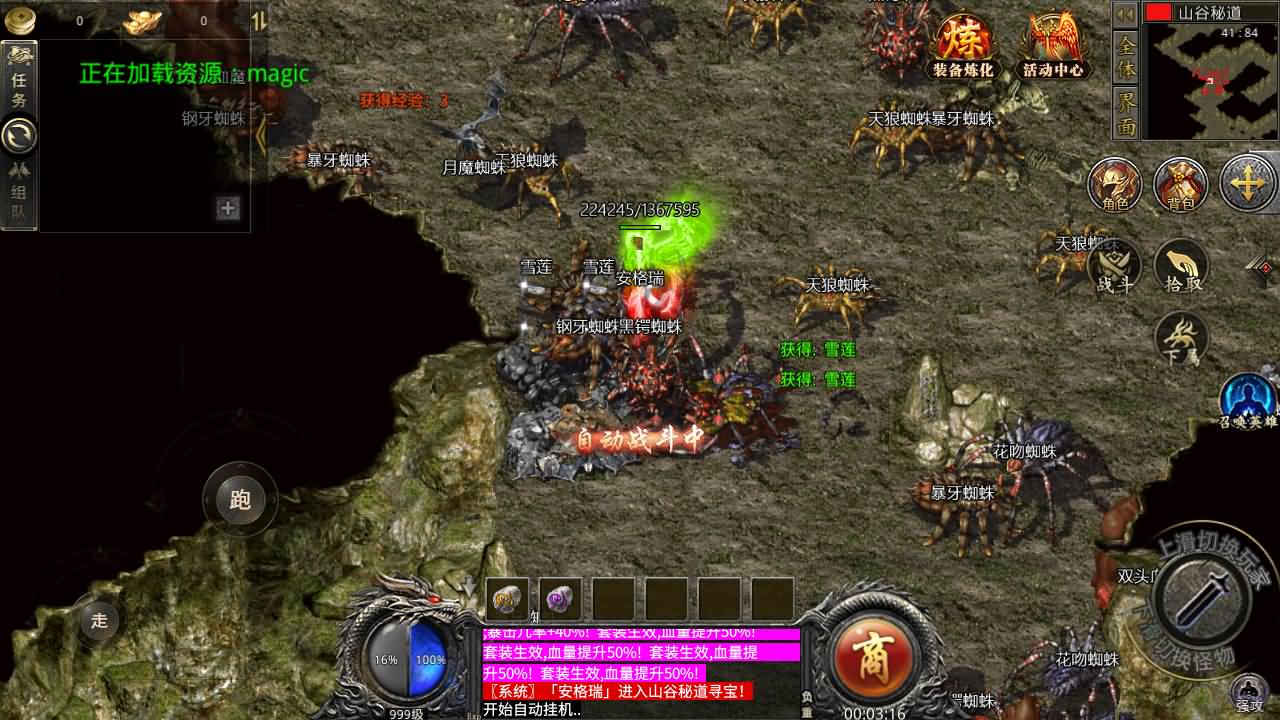Open the 背包 backpack

coord(1181,185)
